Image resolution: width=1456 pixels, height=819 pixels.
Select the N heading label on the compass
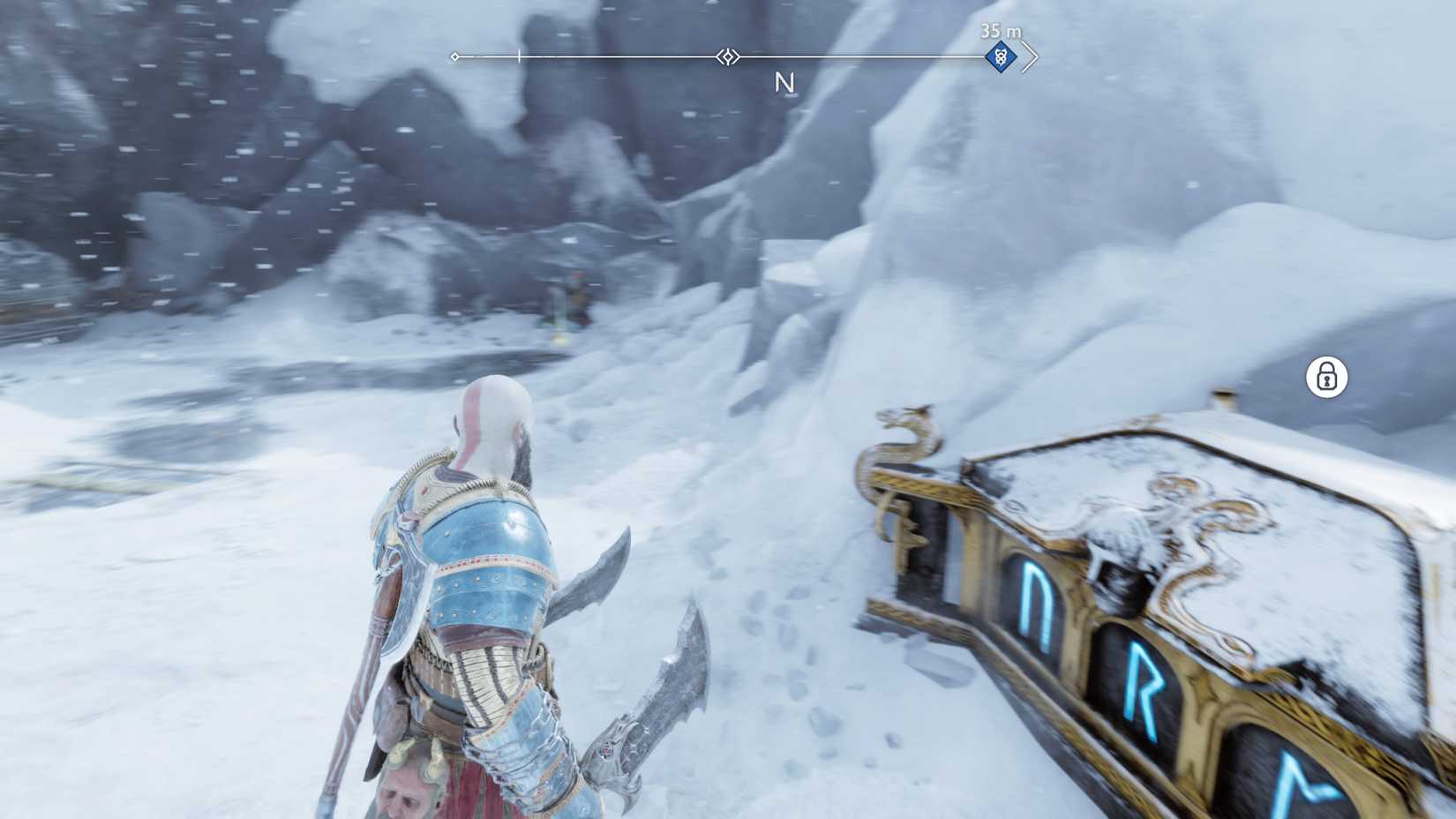(x=784, y=82)
